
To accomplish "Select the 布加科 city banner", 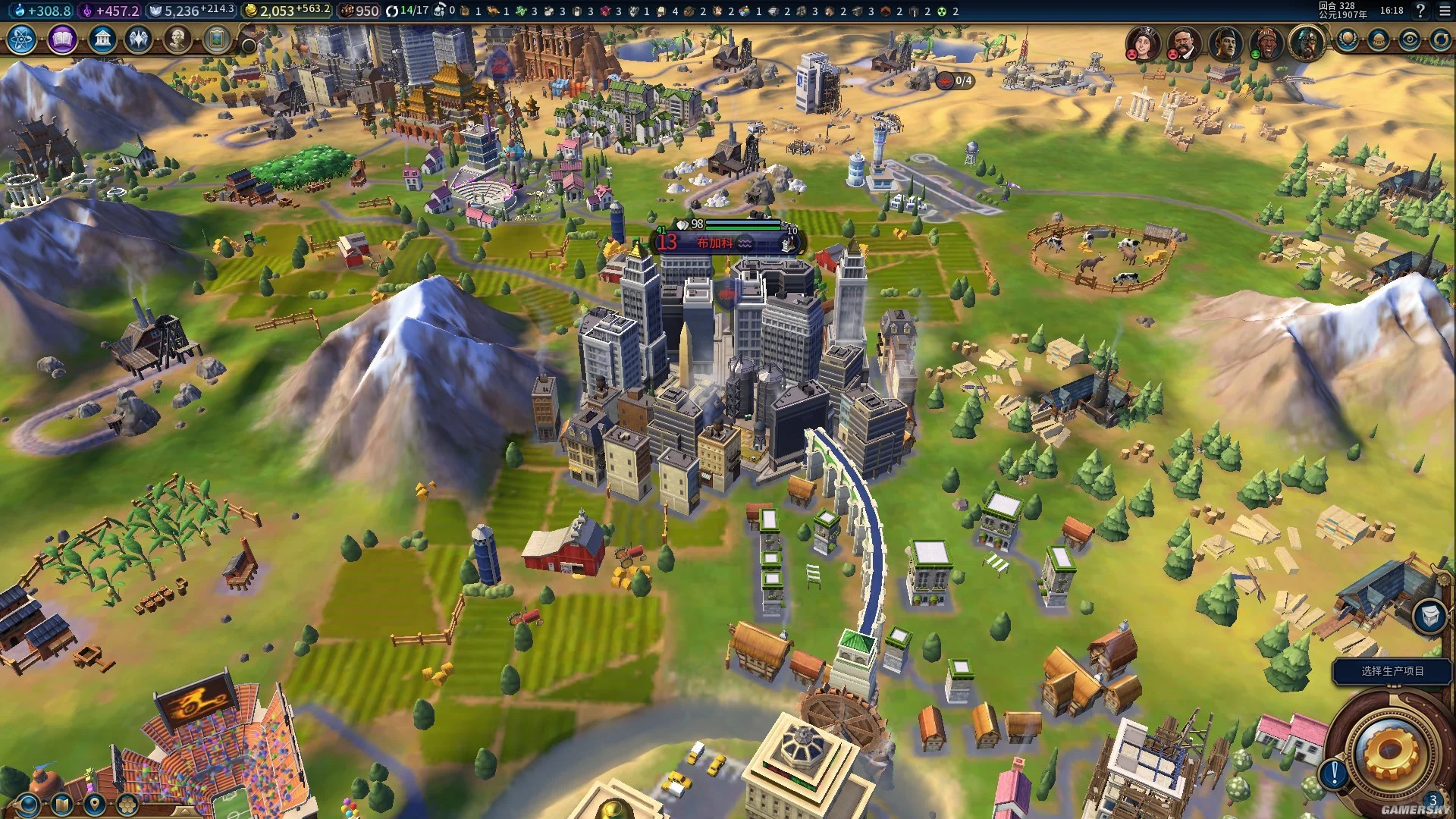I will pyautogui.click(x=716, y=243).
